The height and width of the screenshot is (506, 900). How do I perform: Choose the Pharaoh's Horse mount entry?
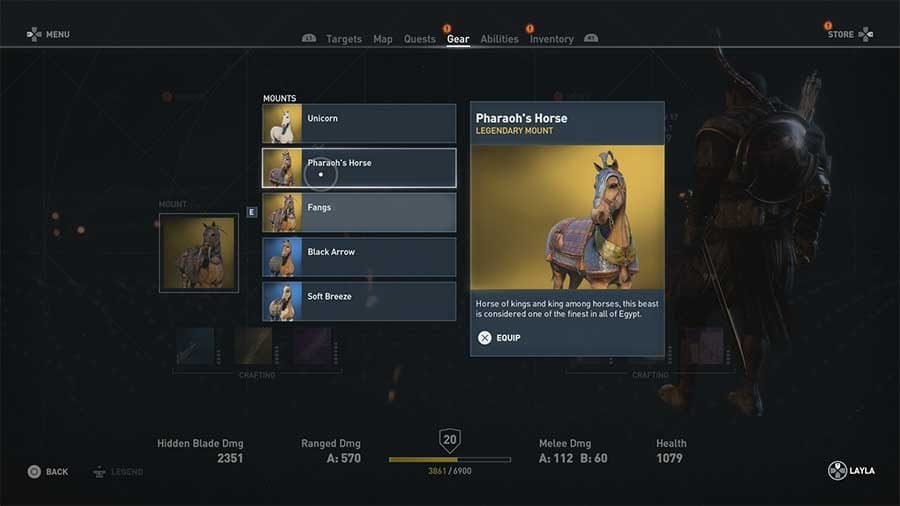(x=358, y=167)
